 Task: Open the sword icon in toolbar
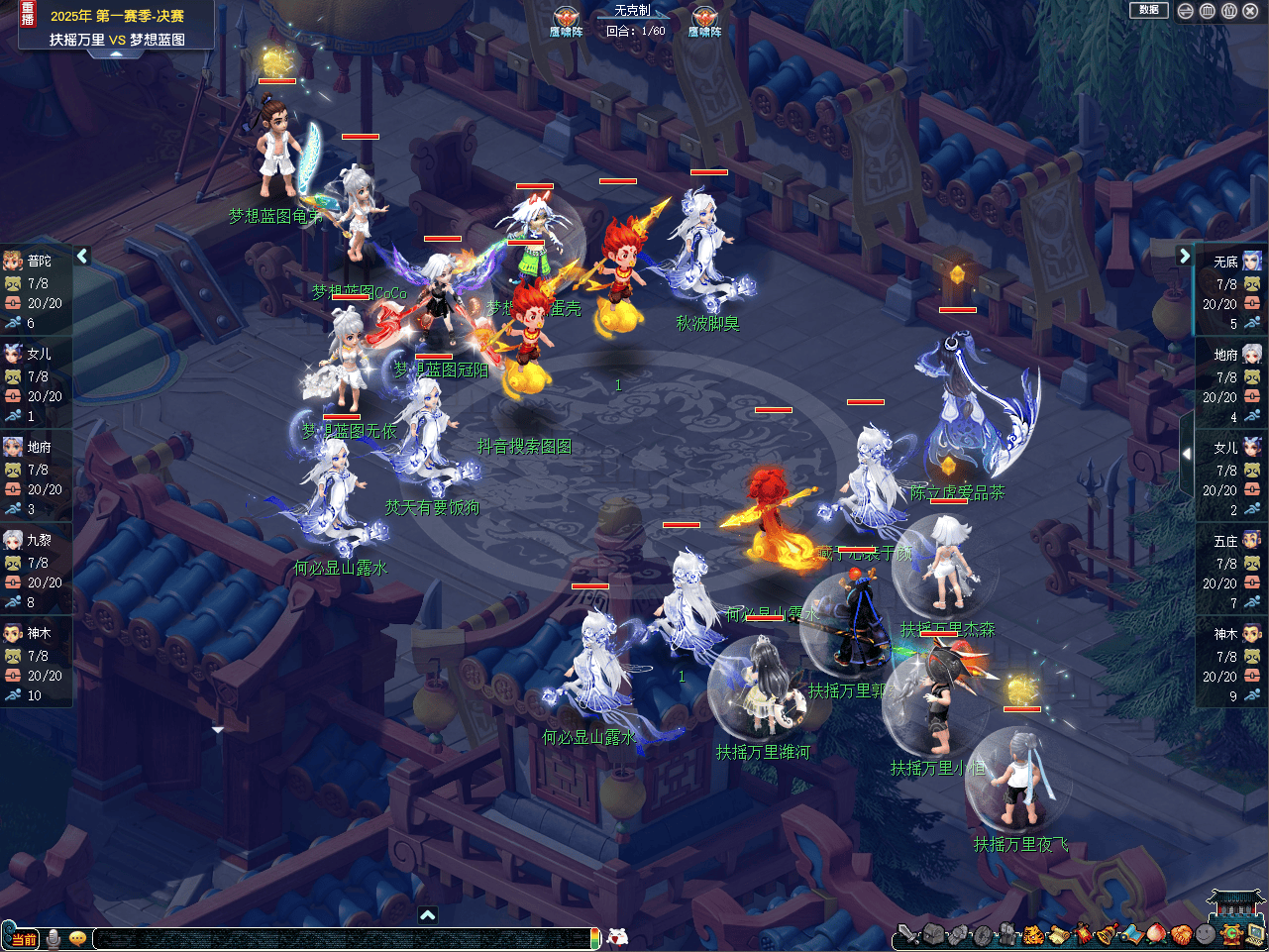907,934
